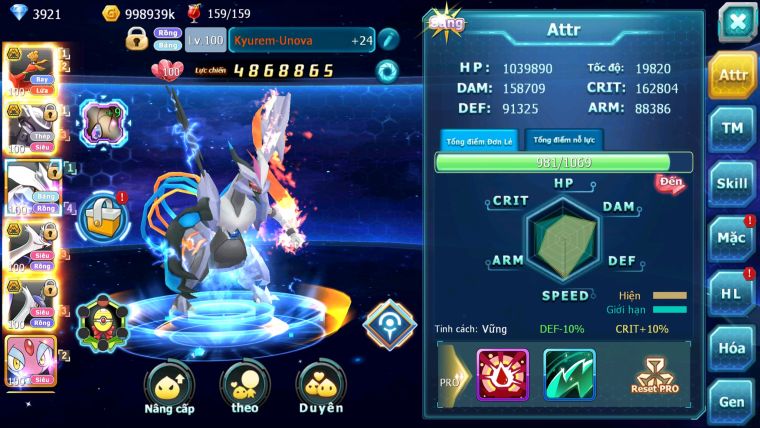Select the Attr side tab
Viewport: 760px width, 428px height.
pyautogui.click(x=732, y=75)
